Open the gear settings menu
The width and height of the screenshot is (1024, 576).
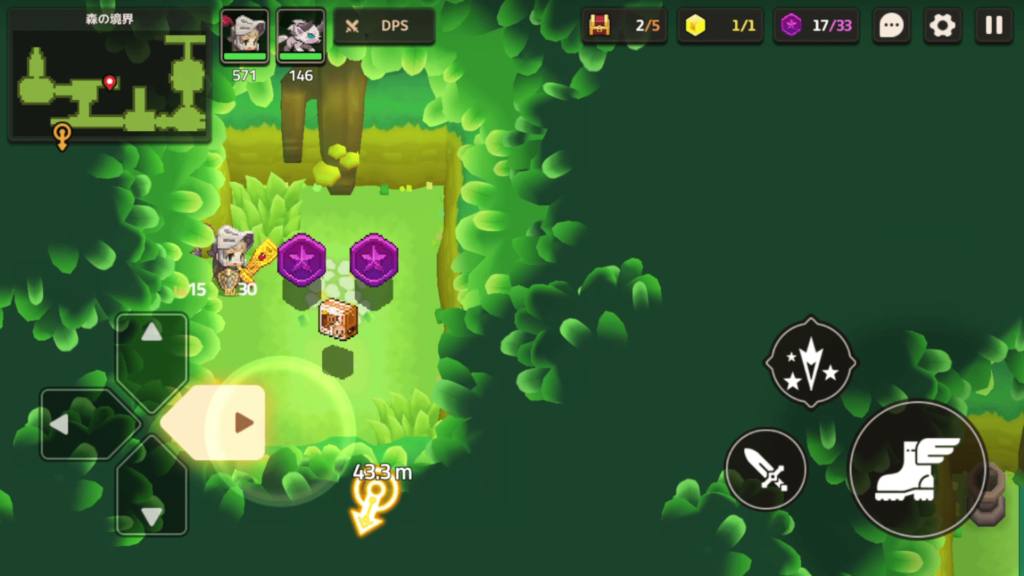coord(942,26)
